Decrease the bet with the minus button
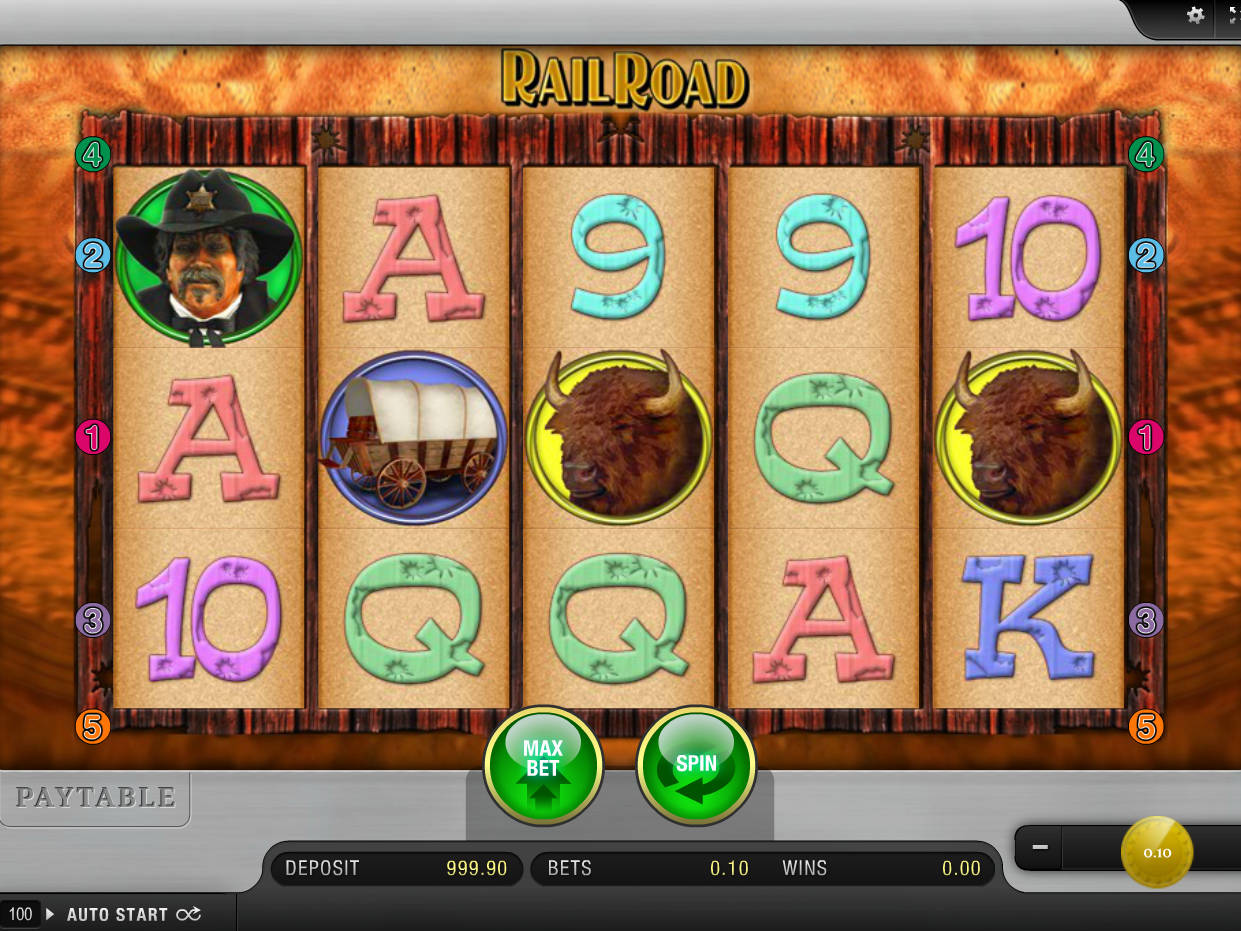The height and width of the screenshot is (931, 1241). (x=1040, y=847)
